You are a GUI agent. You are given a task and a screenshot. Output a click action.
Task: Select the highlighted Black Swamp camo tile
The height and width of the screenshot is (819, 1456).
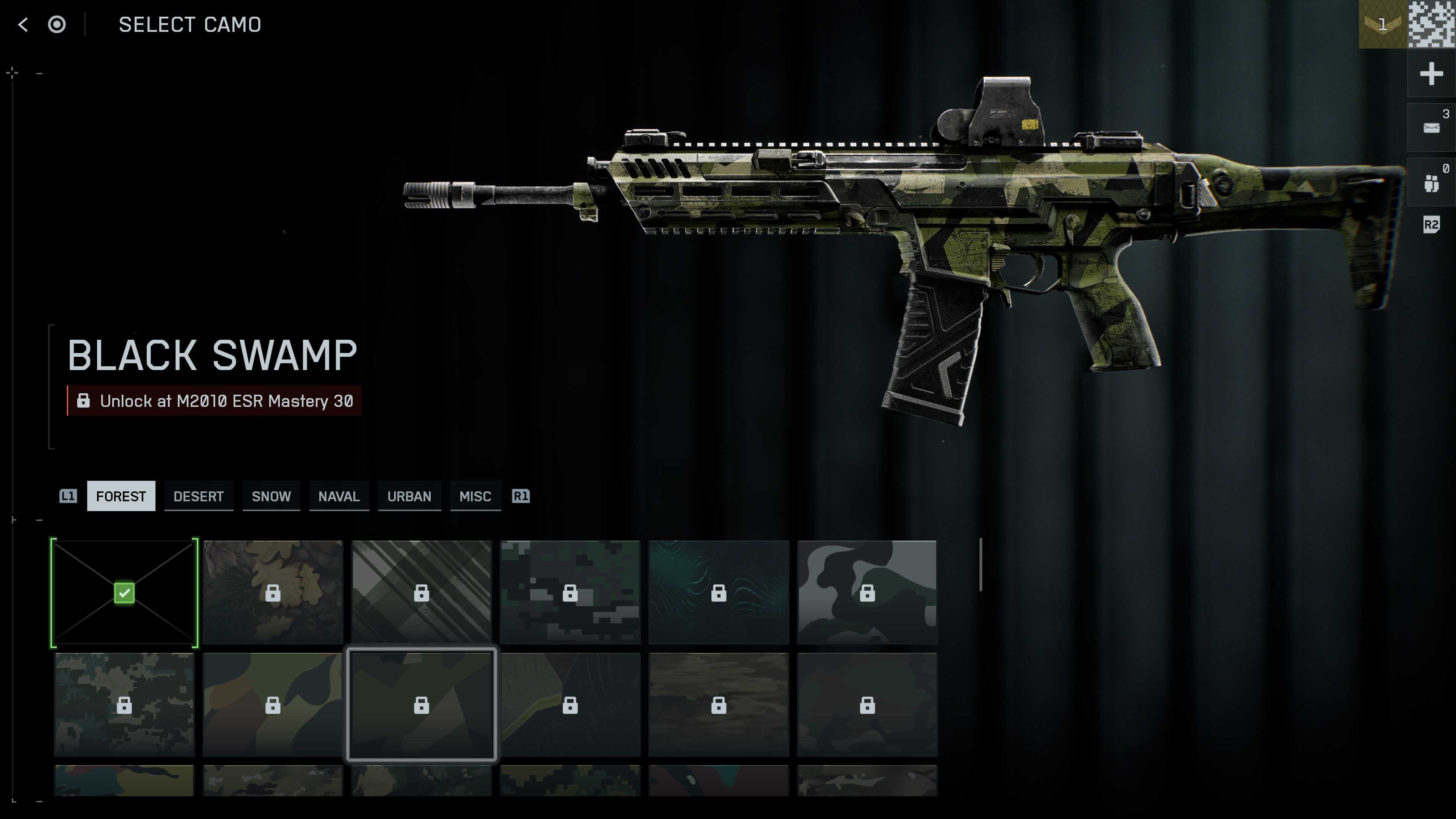[421, 705]
